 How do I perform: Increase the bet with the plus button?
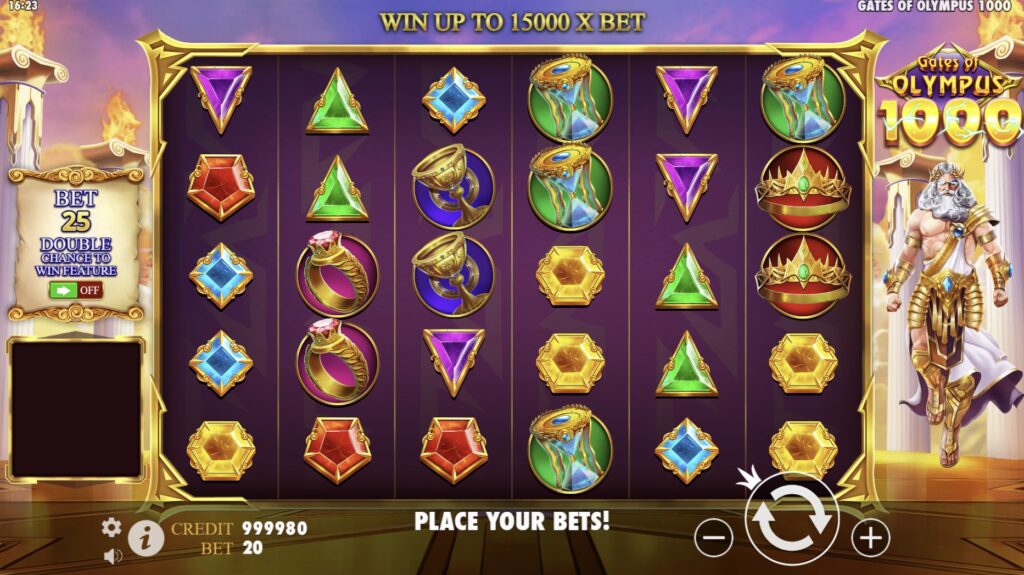click(870, 538)
